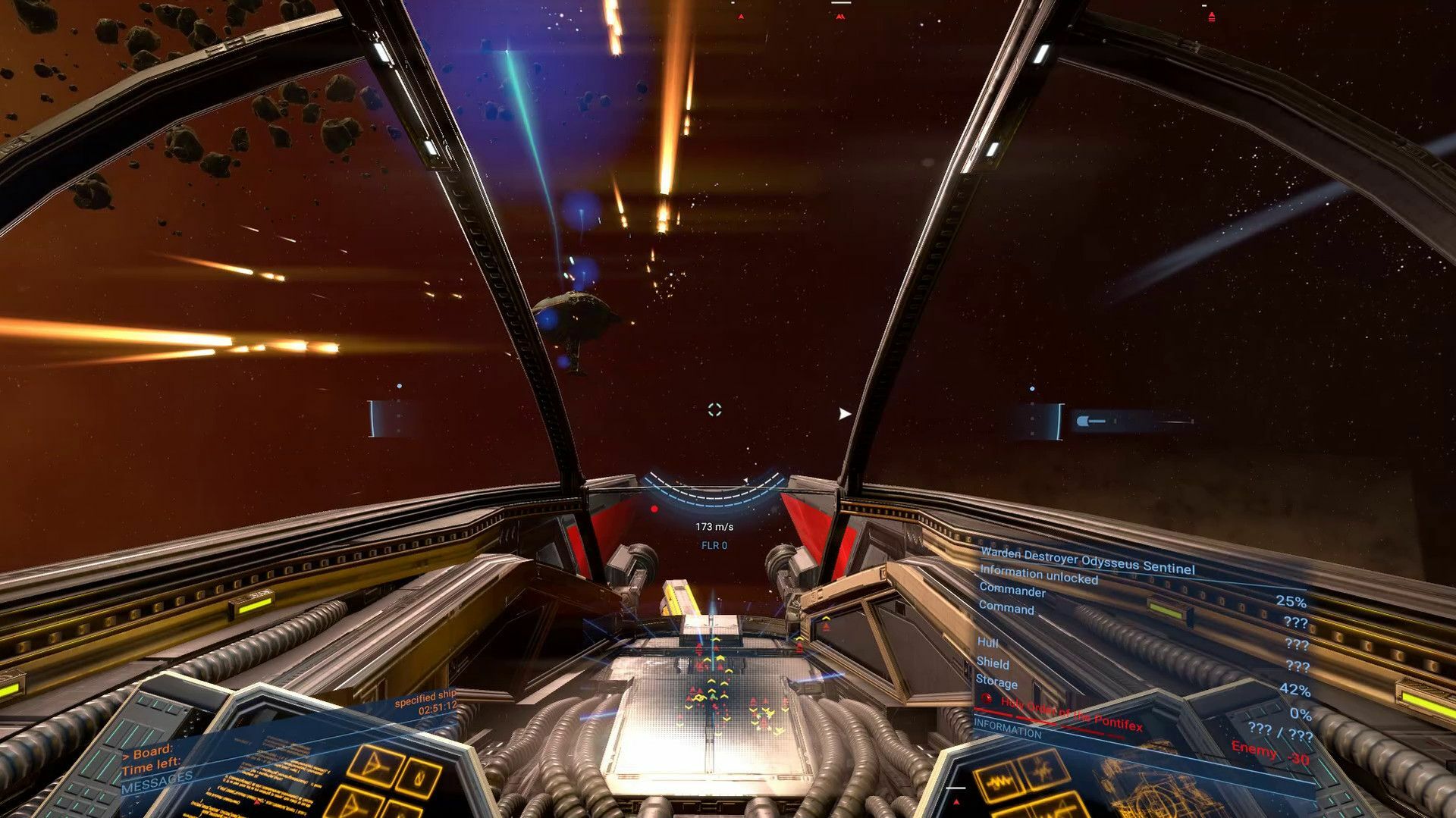The width and height of the screenshot is (1456, 818).
Task: Click the Information unlocked text
Action: click(x=1040, y=575)
